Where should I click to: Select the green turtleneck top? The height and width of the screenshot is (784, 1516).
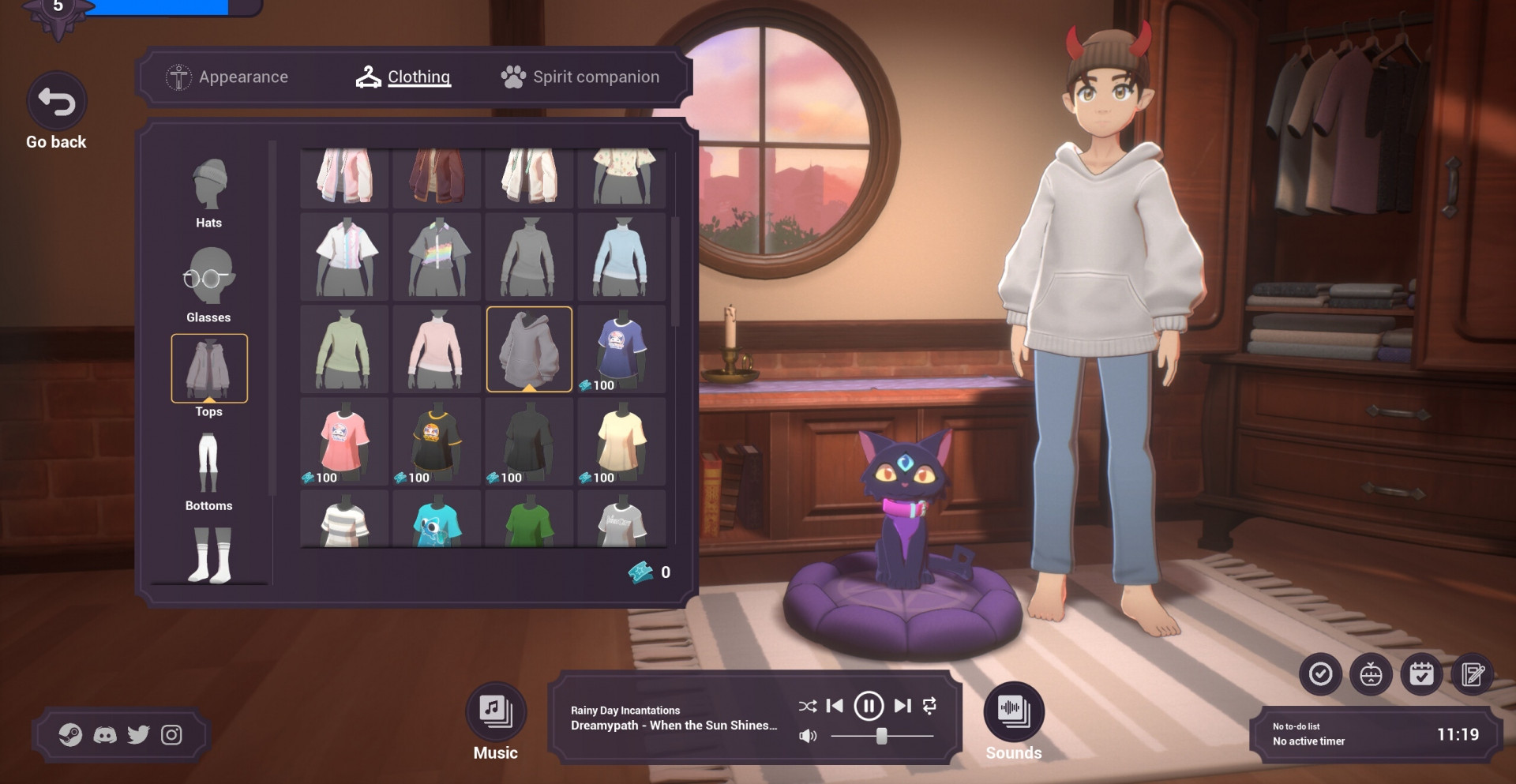coord(344,349)
